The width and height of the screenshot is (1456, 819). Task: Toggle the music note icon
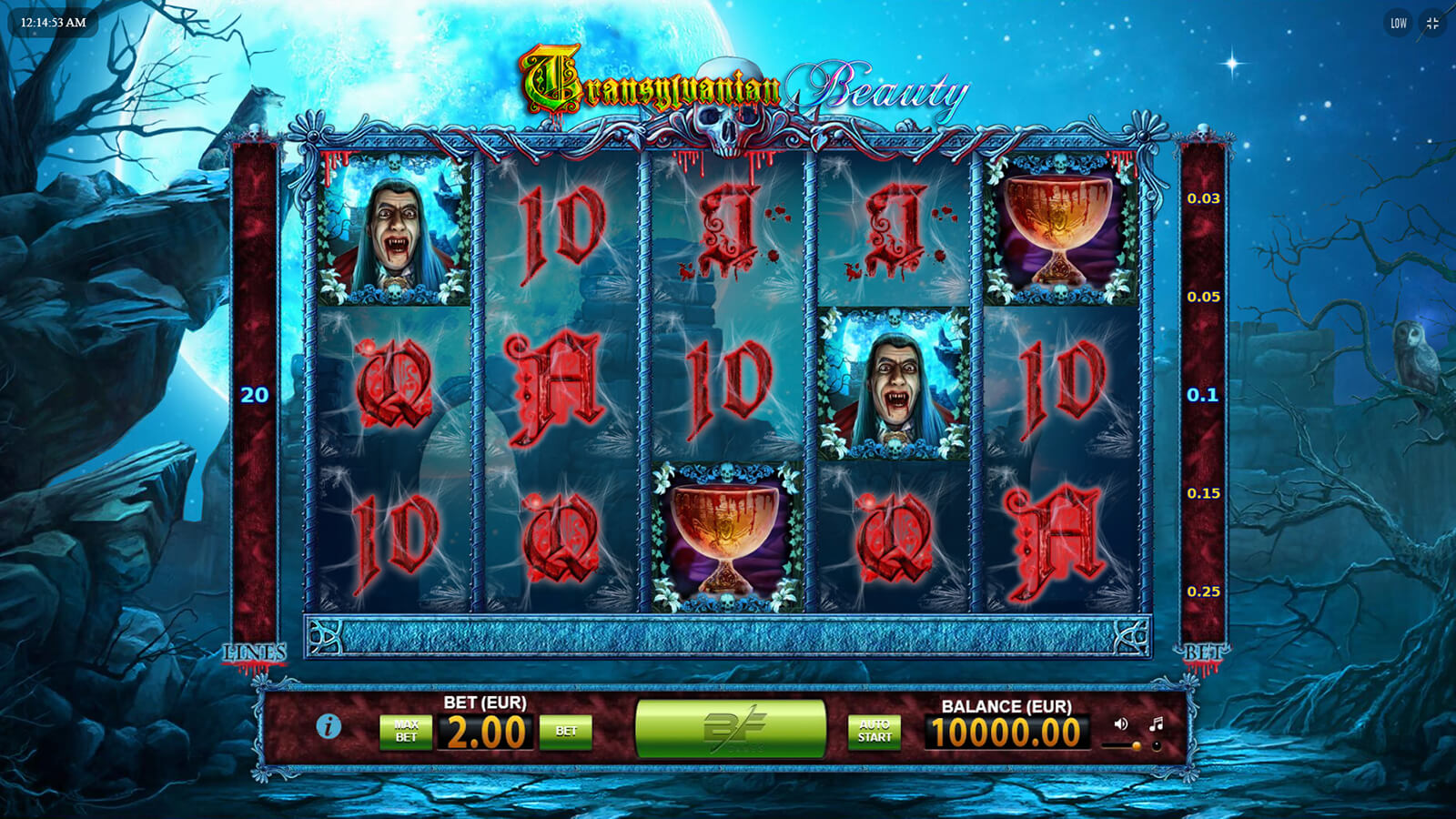coord(1156,724)
